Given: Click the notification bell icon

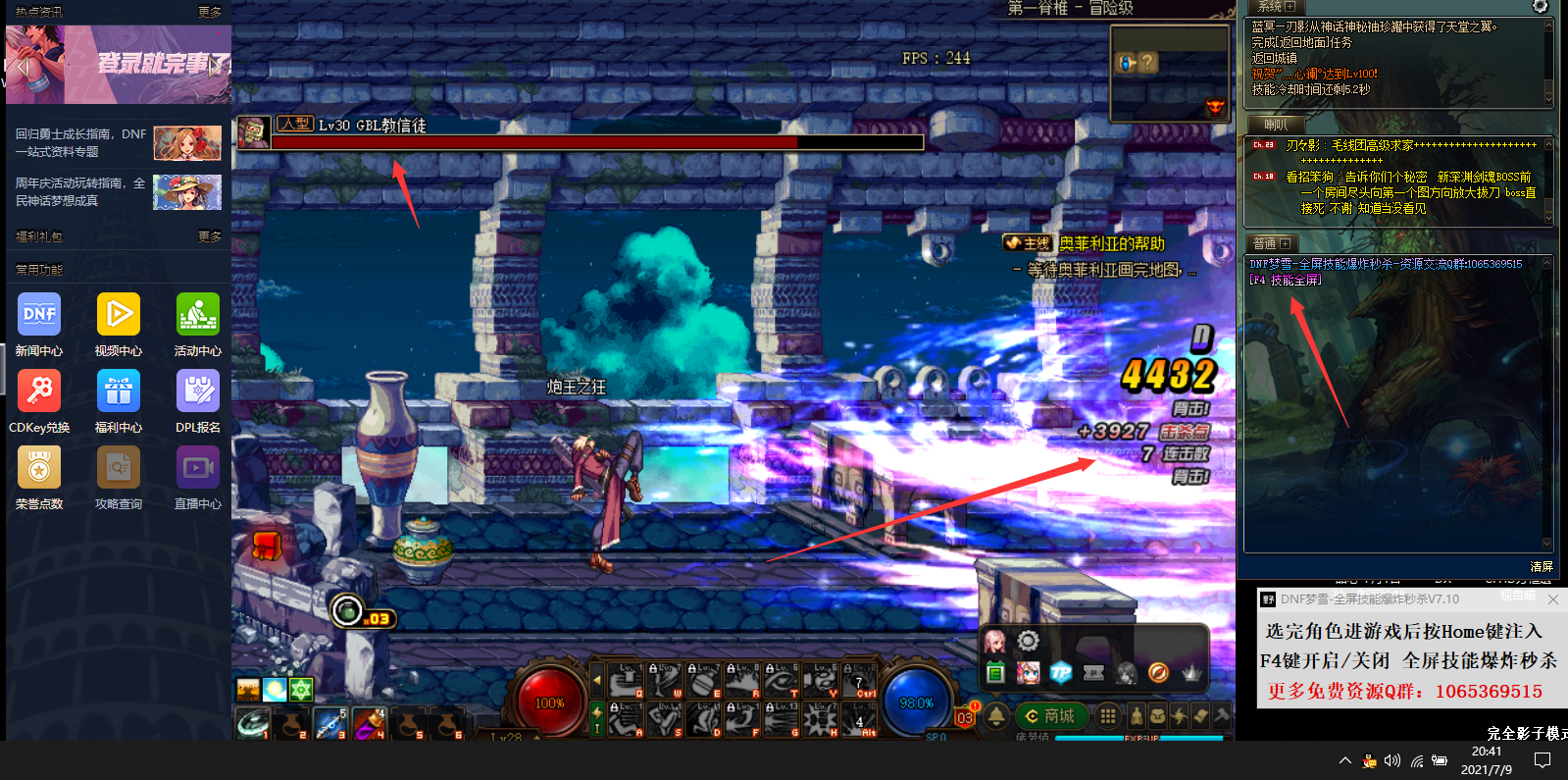Looking at the screenshot, I should pyautogui.click(x=996, y=716).
